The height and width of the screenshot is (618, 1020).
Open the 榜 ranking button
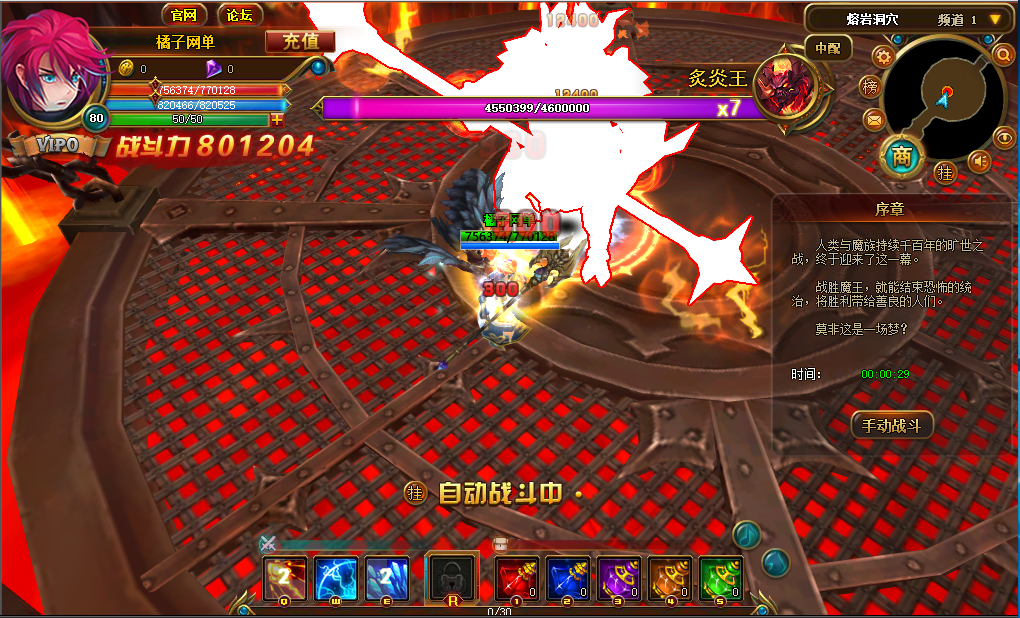coord(871,87)
